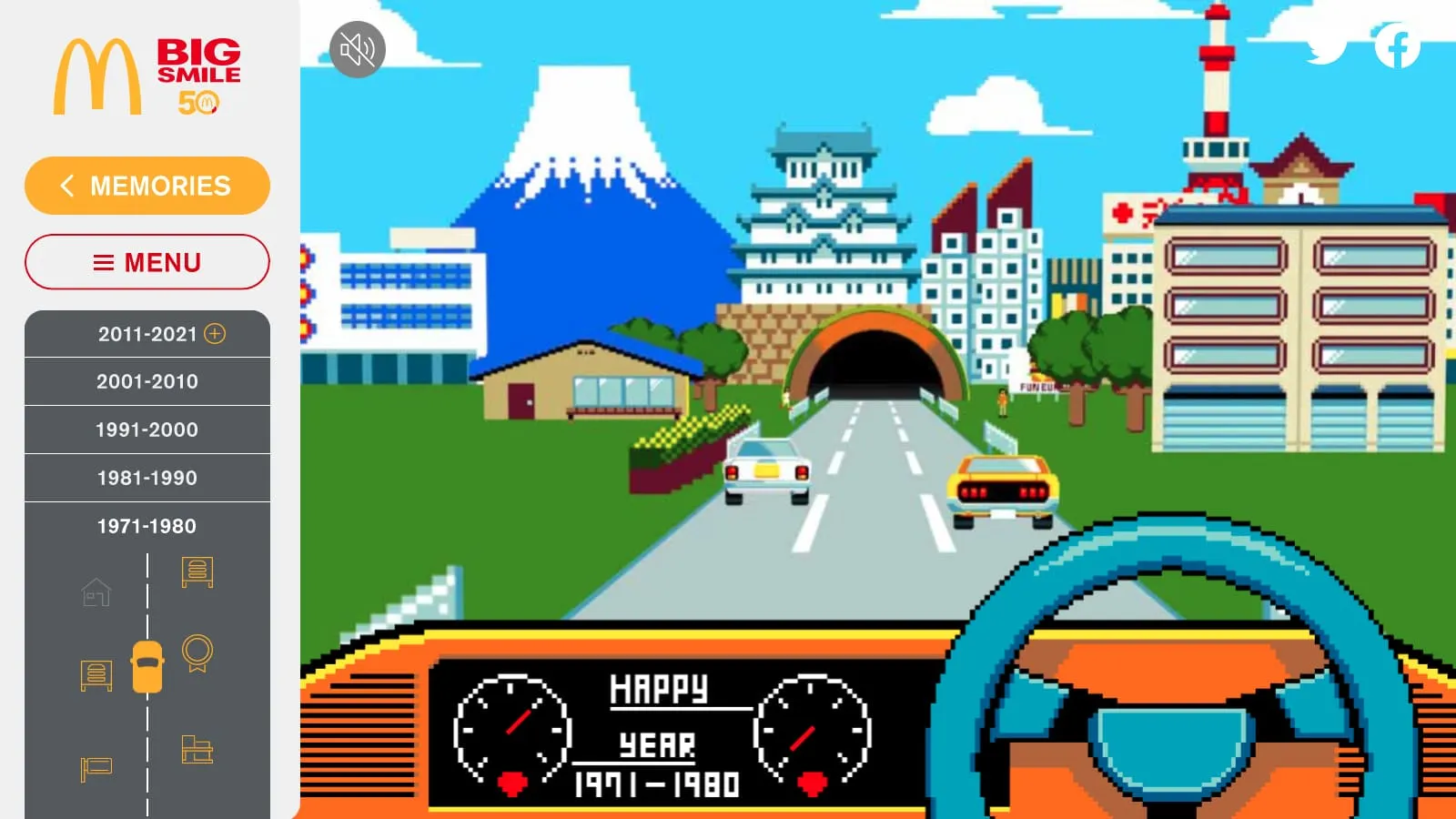The image size is (1456, 819).
Task: Share on Facebook
Action: [x=1397, y=45]
